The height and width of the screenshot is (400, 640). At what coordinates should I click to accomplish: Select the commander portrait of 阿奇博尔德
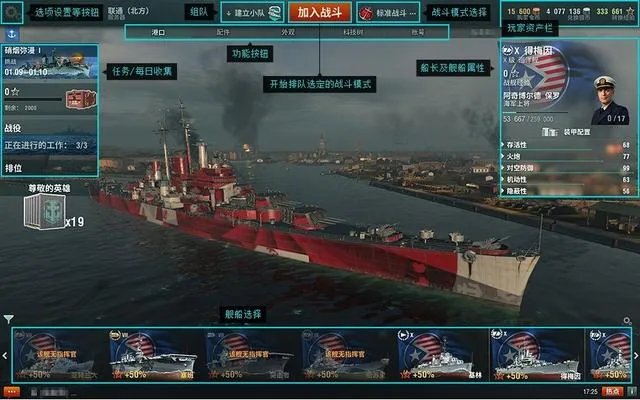tap(608, 98)
